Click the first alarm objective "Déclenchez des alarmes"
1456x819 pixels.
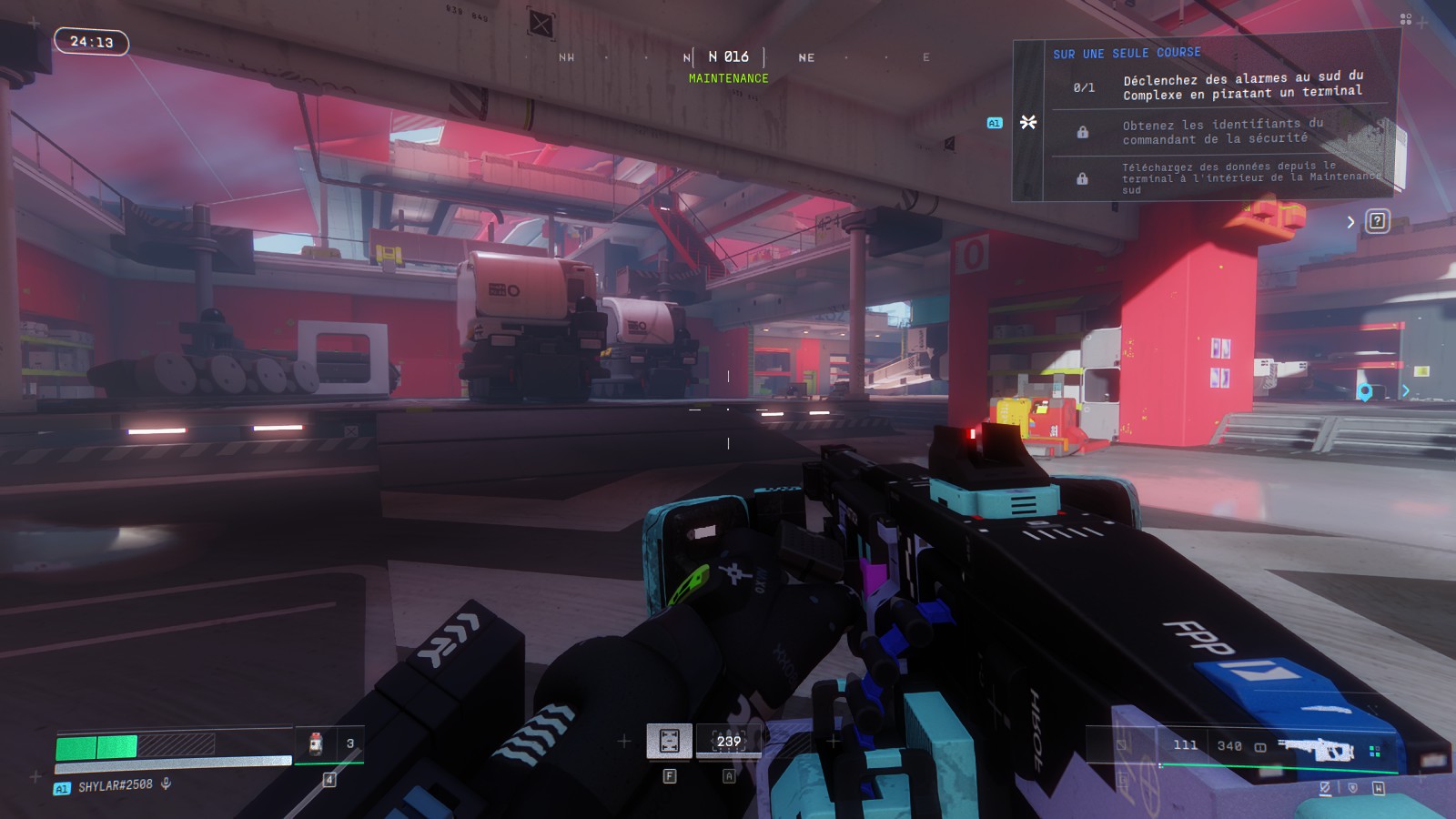[1242, 86]
